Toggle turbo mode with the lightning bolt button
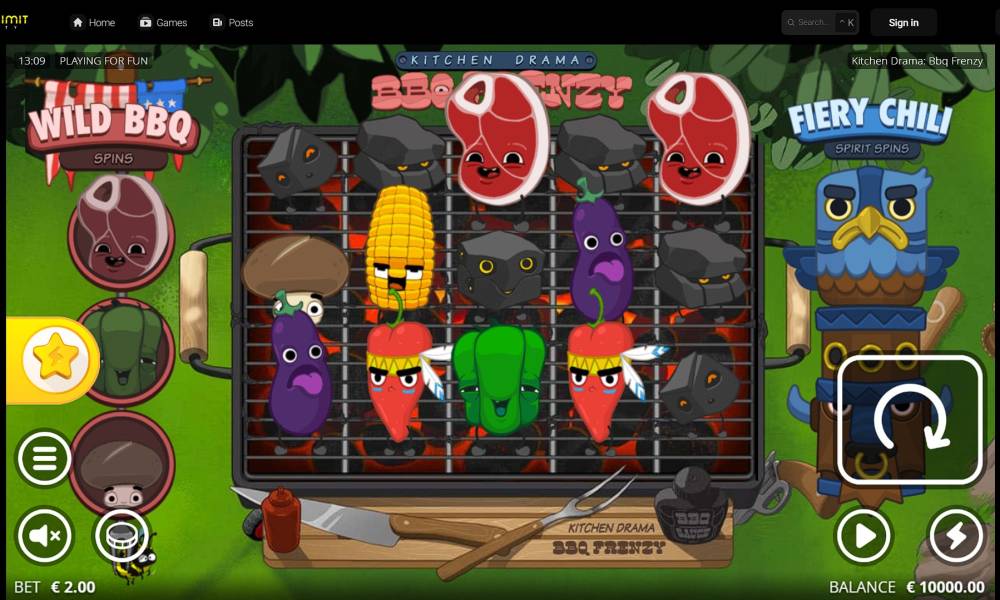The width and height of the screenshot is (1000, 600). tap(956, 537)
